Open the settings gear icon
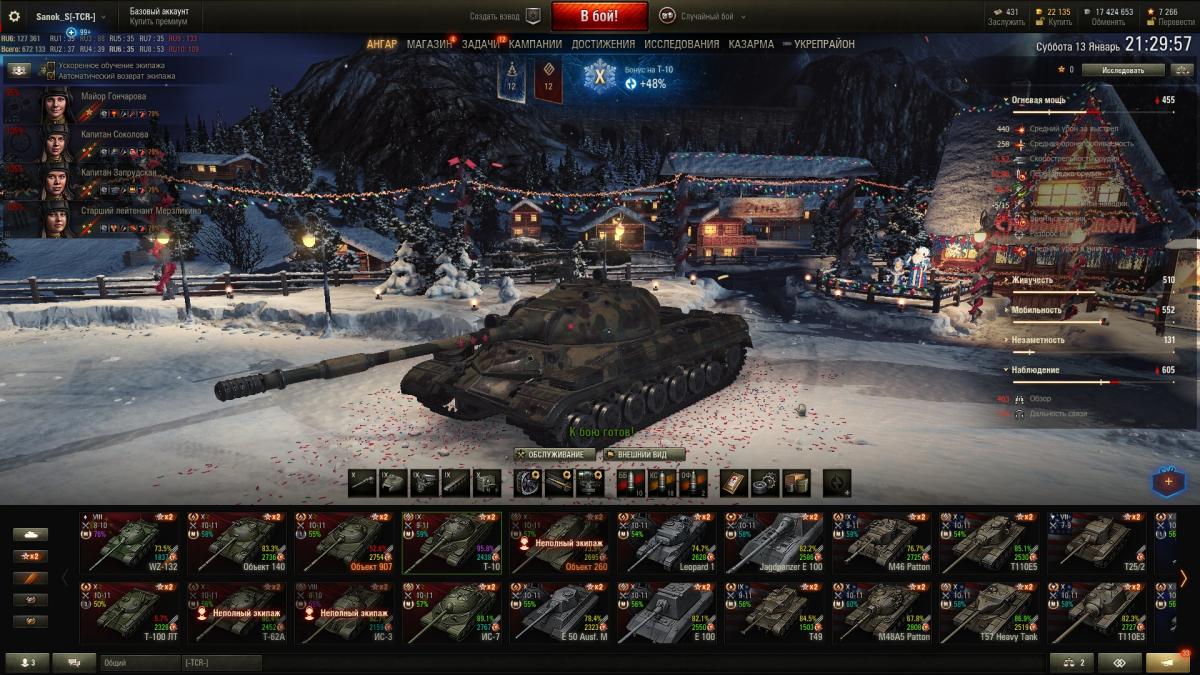 (x=14, y=16)
